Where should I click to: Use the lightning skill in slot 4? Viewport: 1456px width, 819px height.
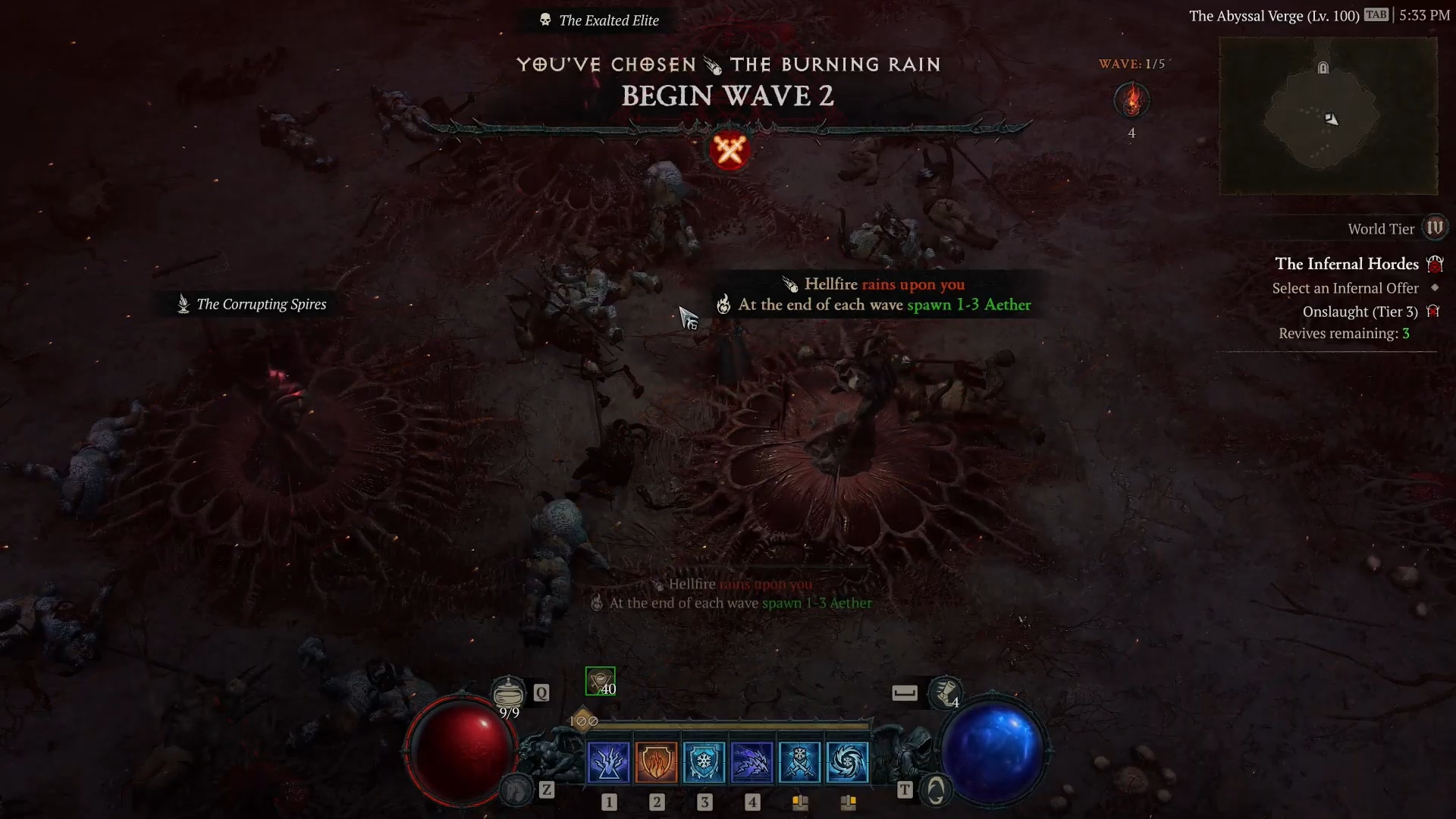[x=752, y=762]
